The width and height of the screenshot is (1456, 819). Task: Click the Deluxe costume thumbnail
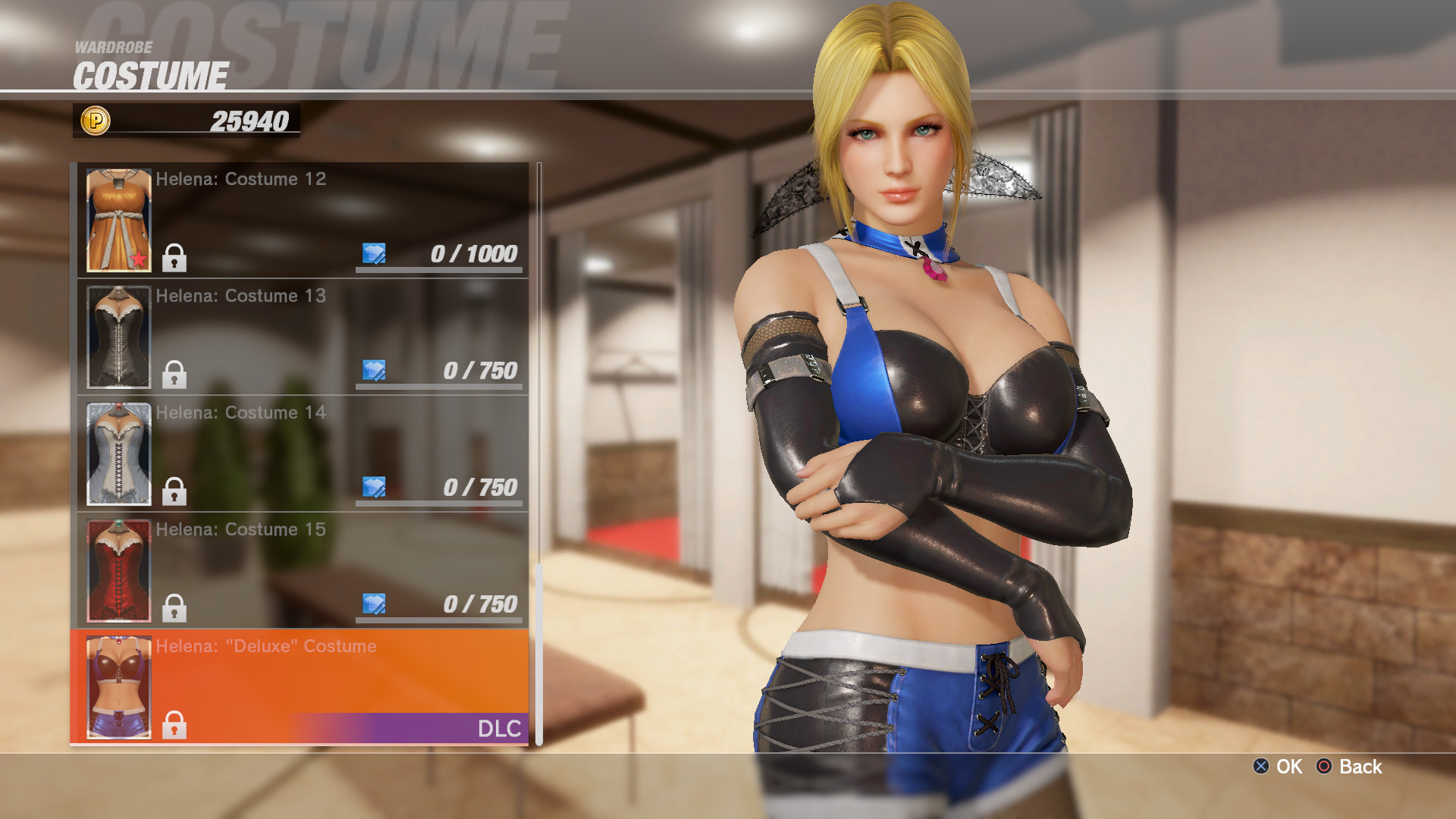coord(118,687)
